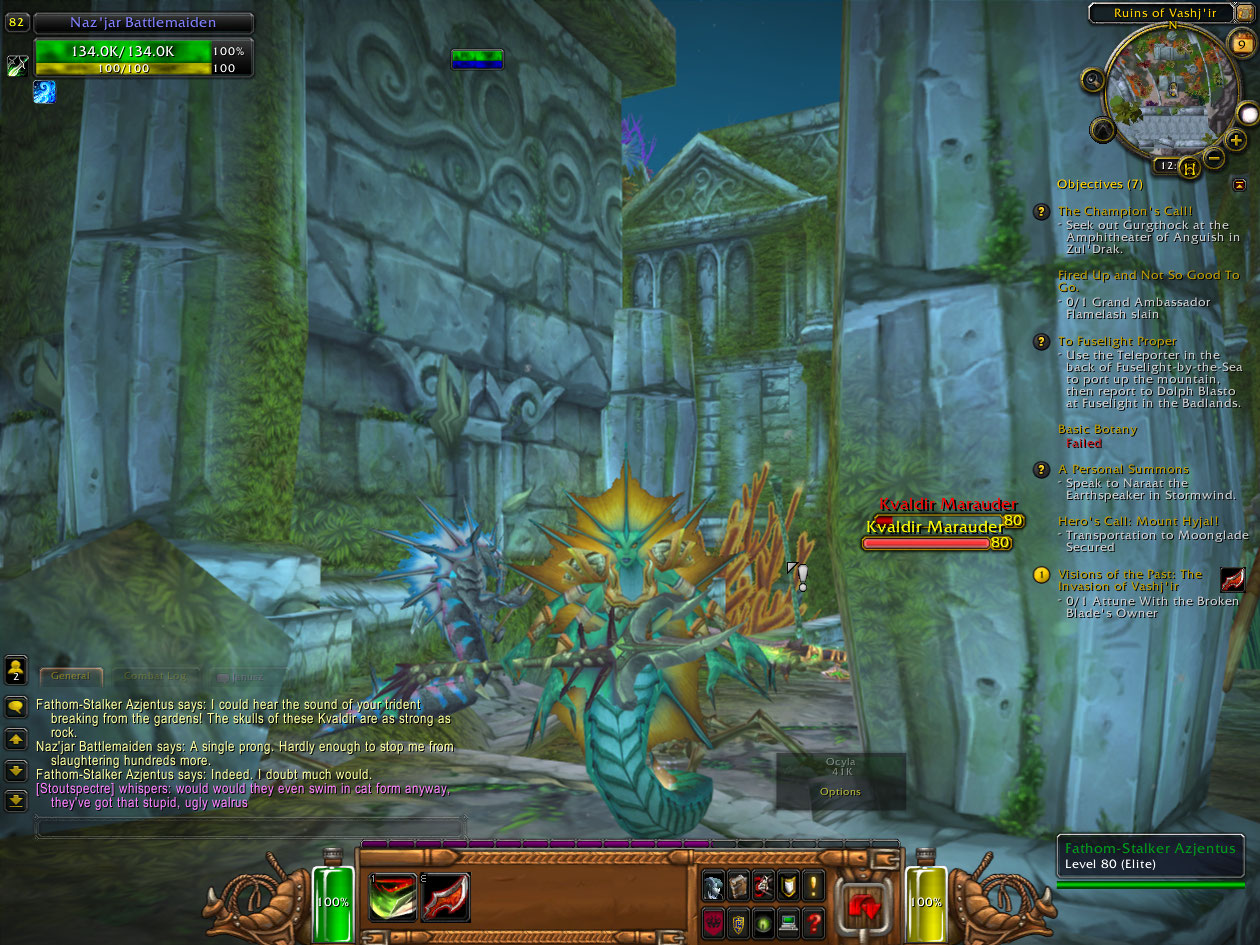Screen dimensions: 1260x945
Task: Open the social friends button showing 2
Action: click(15, 668)
